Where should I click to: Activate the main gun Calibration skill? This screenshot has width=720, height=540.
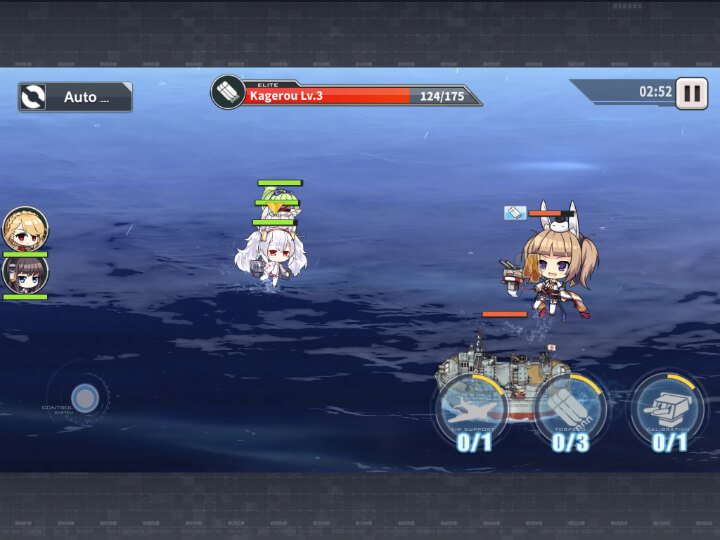(667, 410)
